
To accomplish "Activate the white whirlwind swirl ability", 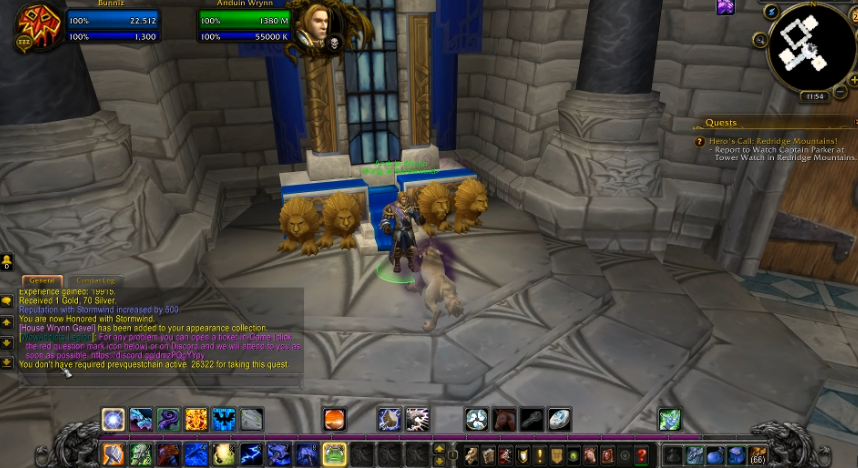I will tap(476, 420).
